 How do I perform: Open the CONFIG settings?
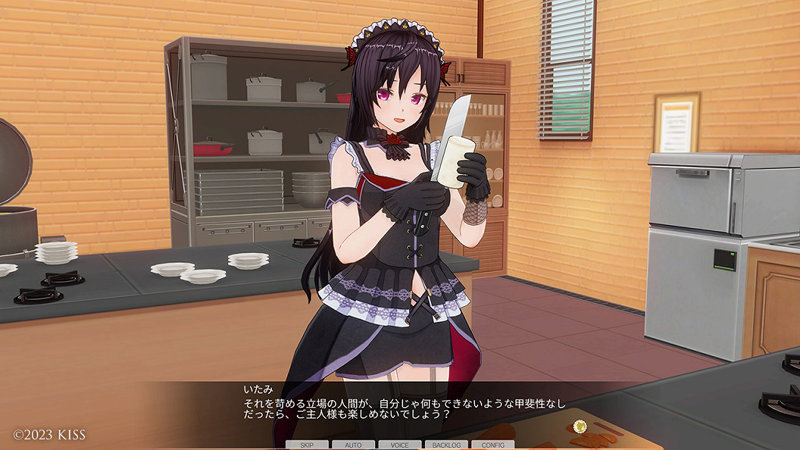492,443
